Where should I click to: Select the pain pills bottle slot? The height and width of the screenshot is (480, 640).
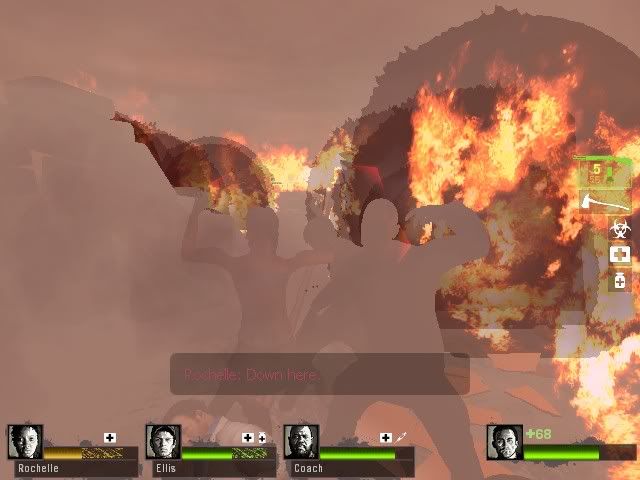619,281
